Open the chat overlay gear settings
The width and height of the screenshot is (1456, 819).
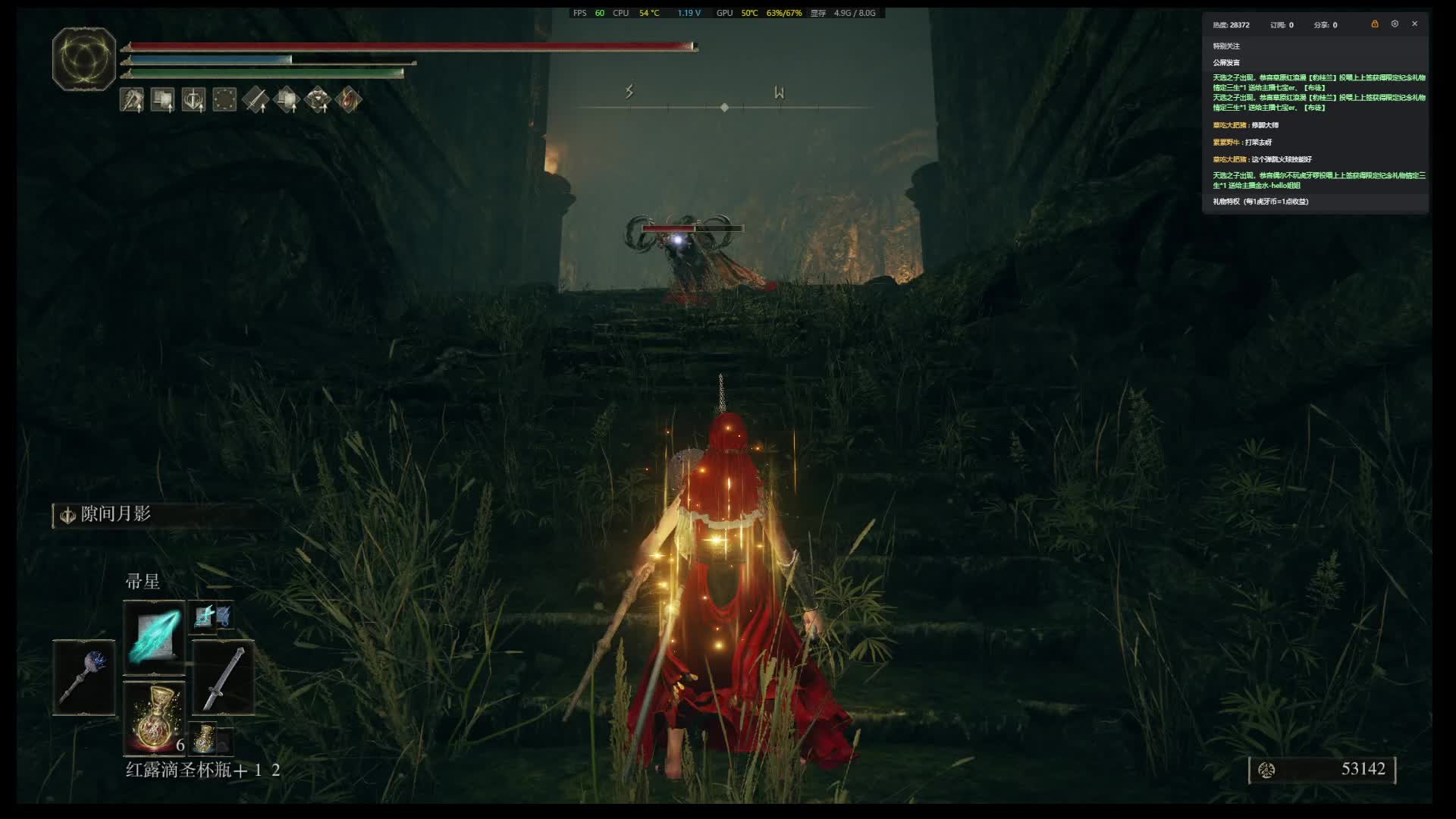[1395, 24]
